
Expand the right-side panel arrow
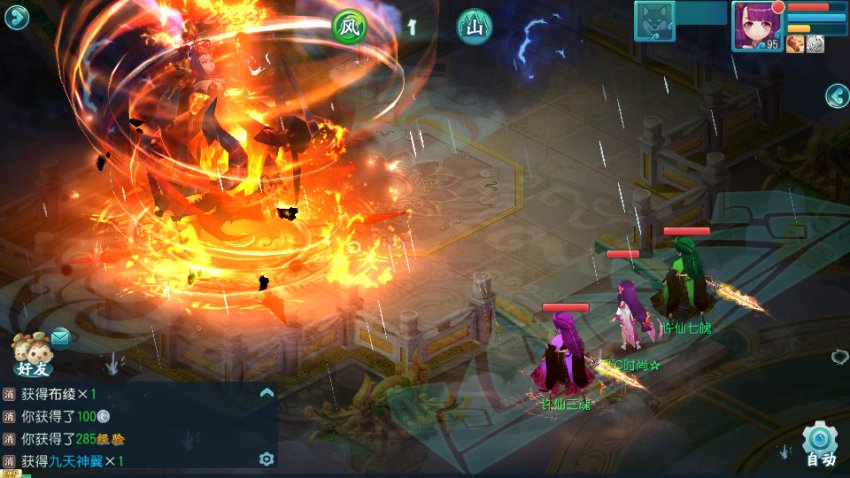837,96
